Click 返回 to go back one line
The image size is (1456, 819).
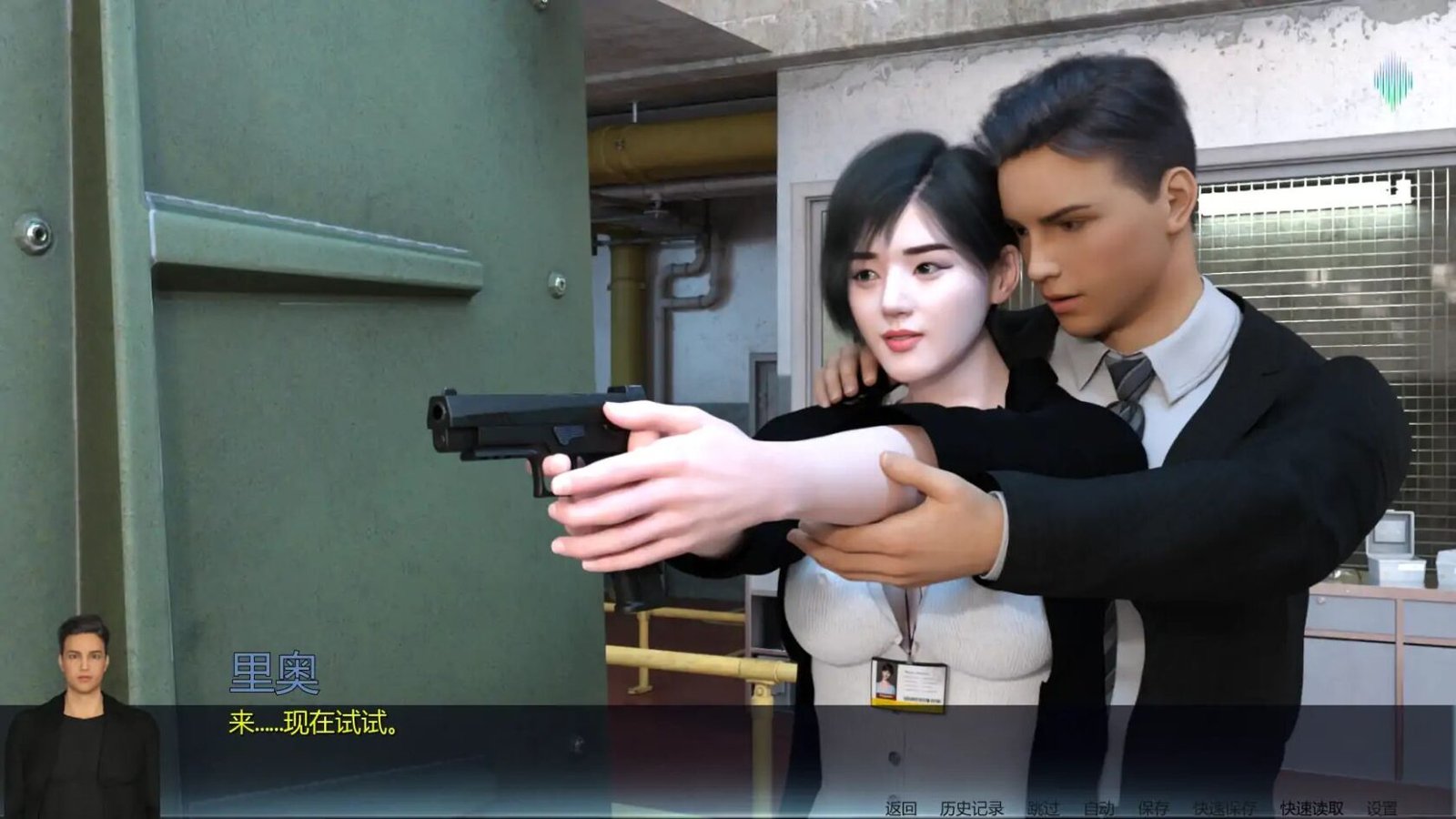(x=901, y=808)
